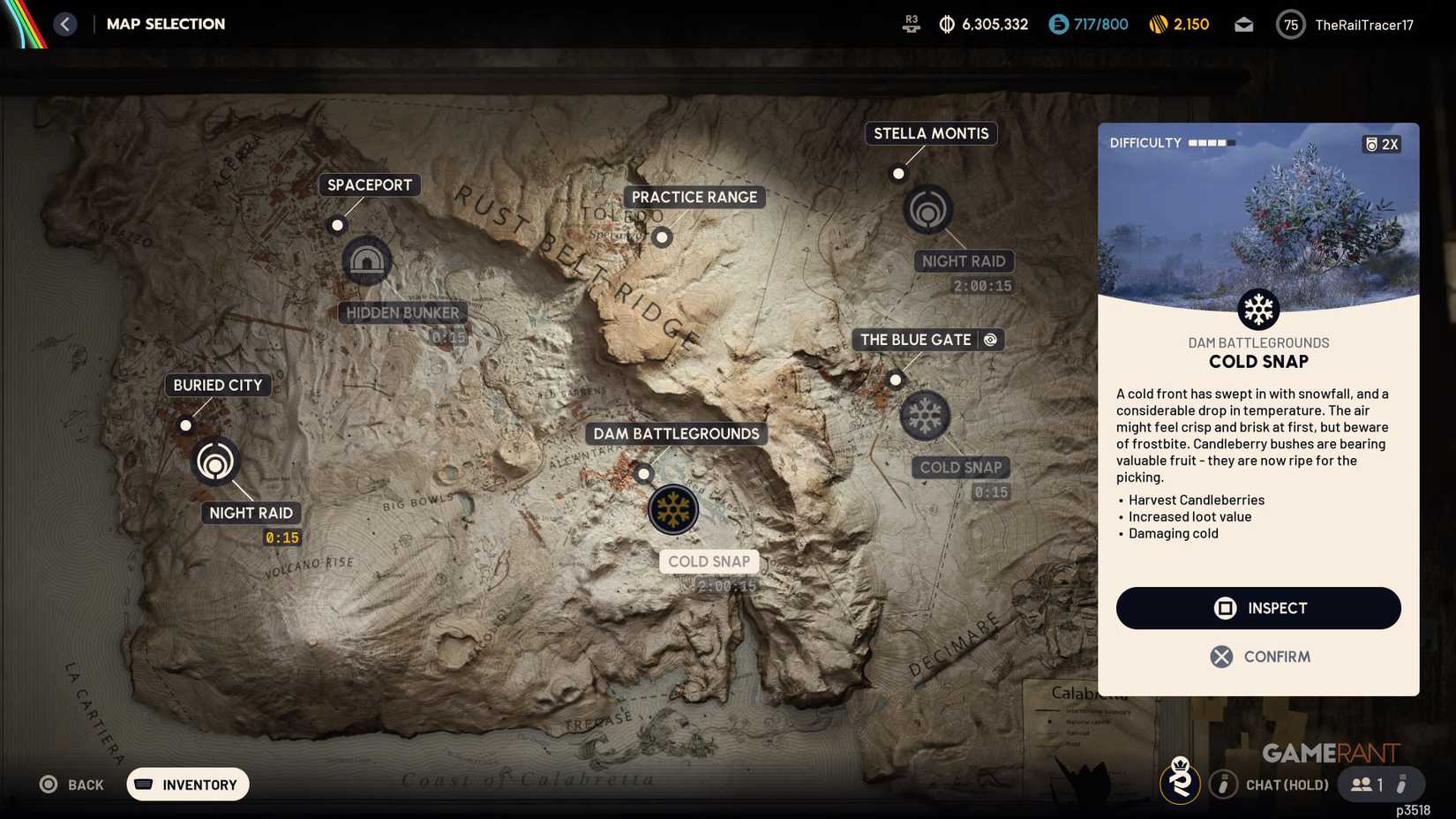1456x819 pixels.
Task: Open the Night Raid target icon near Stella Montis
Action: click(927, 210)
